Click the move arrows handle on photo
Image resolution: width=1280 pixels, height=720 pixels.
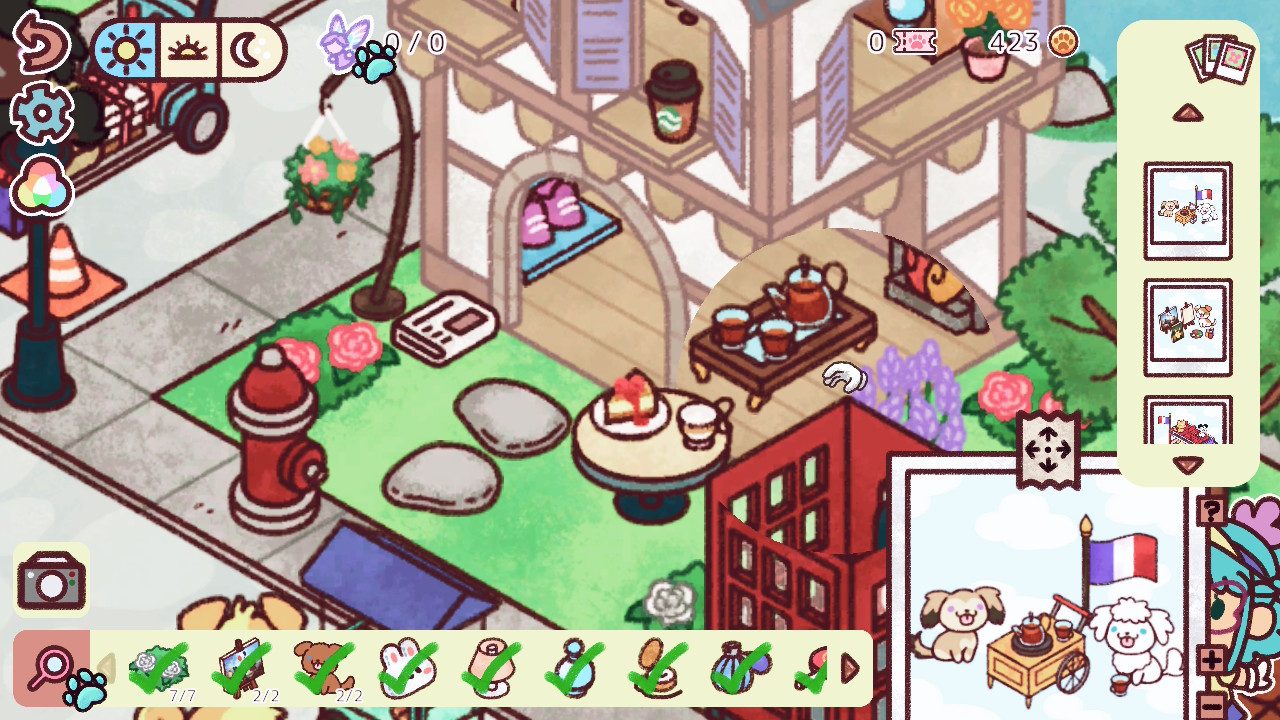pyautogui.click(x=1048, y=450)
